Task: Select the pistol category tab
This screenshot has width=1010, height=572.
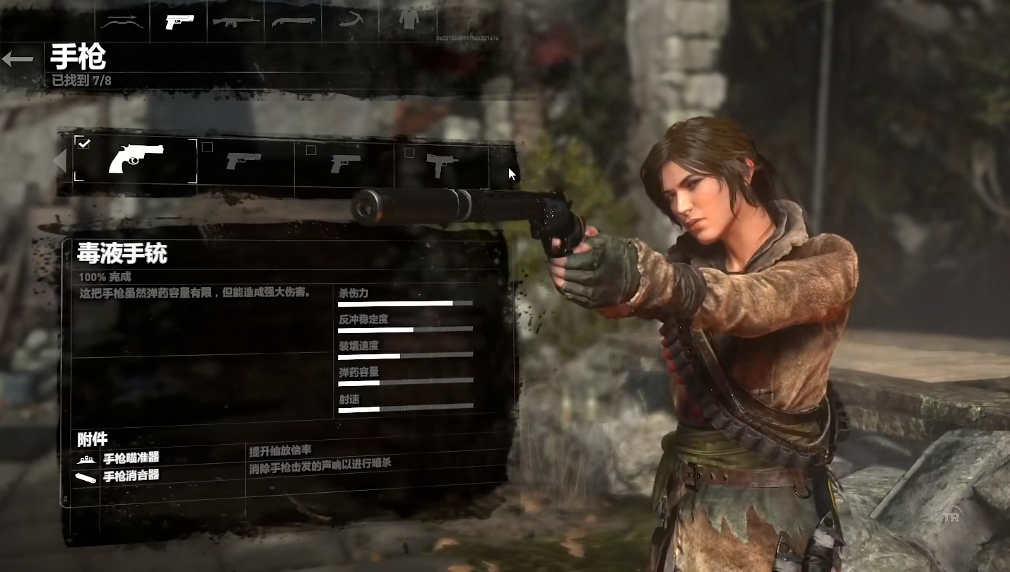Action: pyautogui.click(x=179, y=20)
